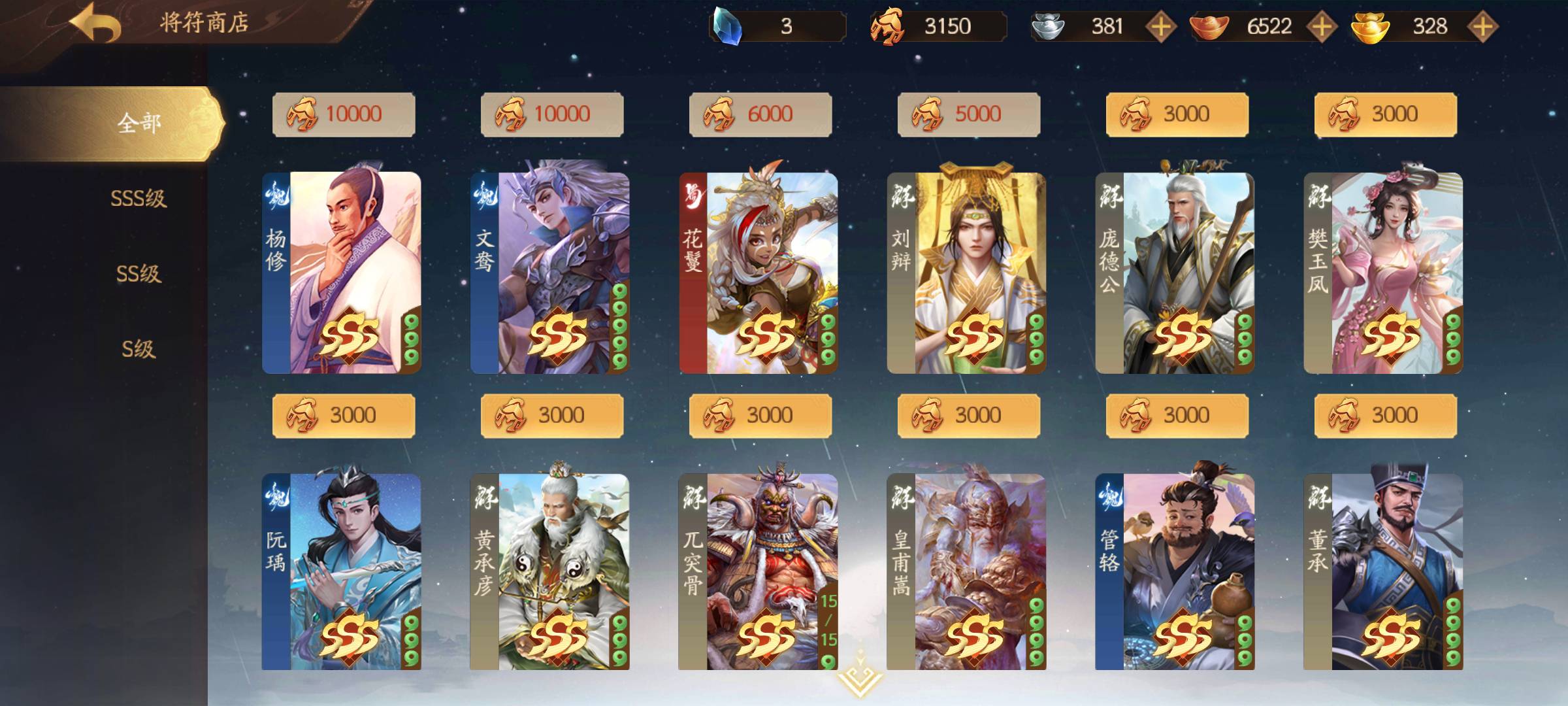Open the 兀突骨 hero card
The image size is (1568, 706).
pyautogui.click(x=759, y=572)
